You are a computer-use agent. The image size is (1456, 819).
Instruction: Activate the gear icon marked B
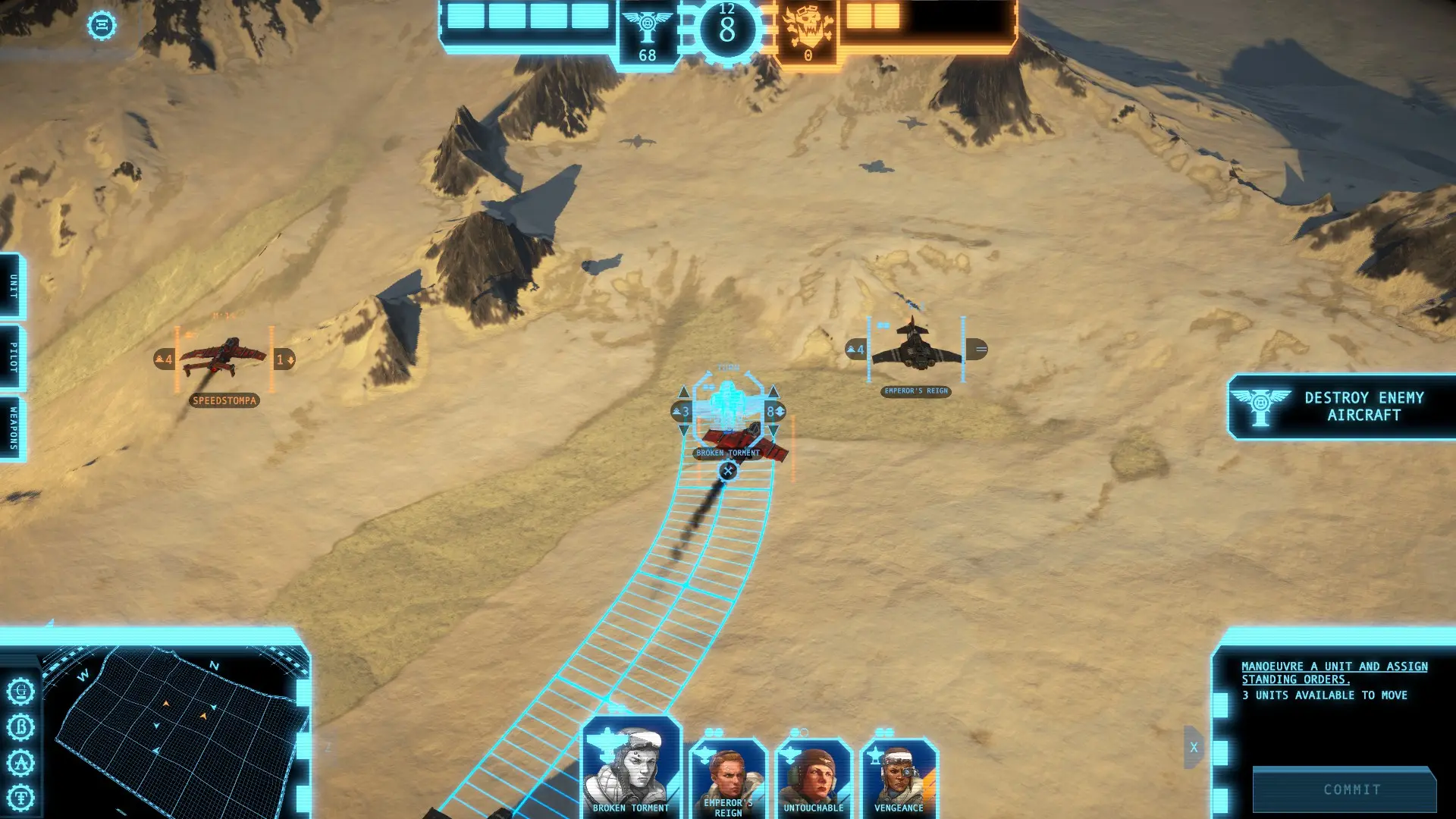coord(21,727)
